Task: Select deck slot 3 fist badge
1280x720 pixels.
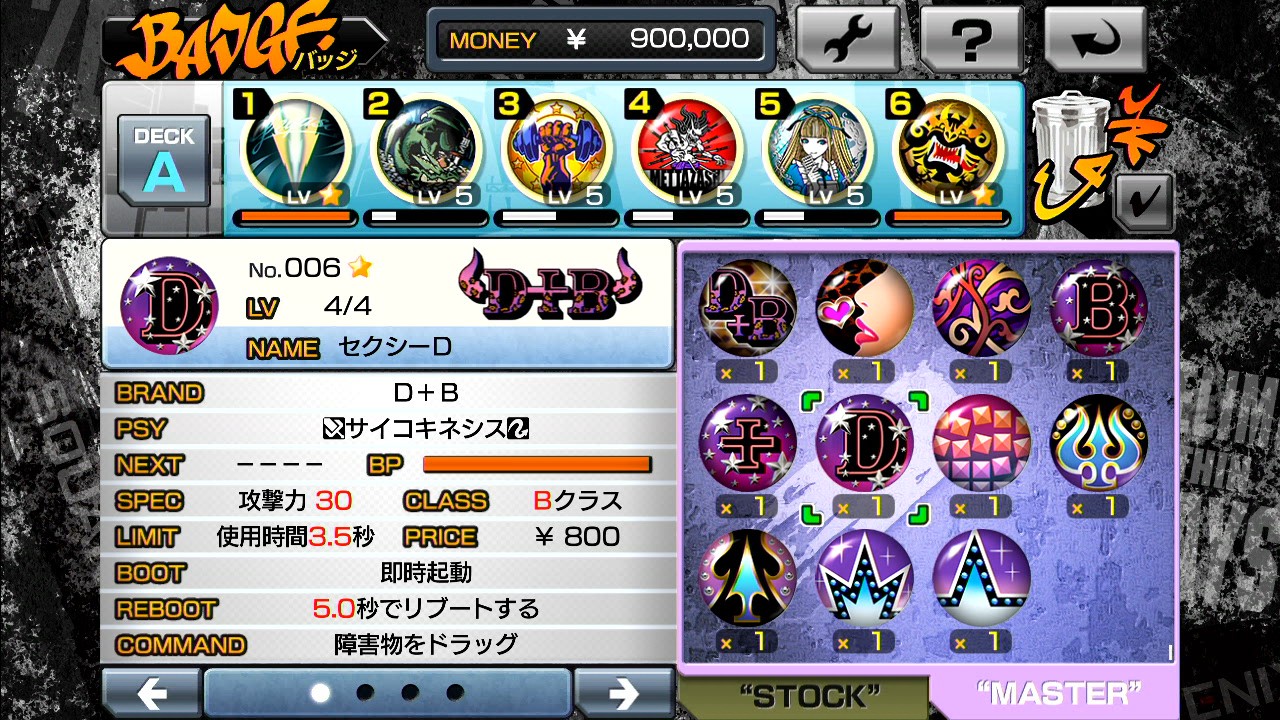Action: coord(556,150)
